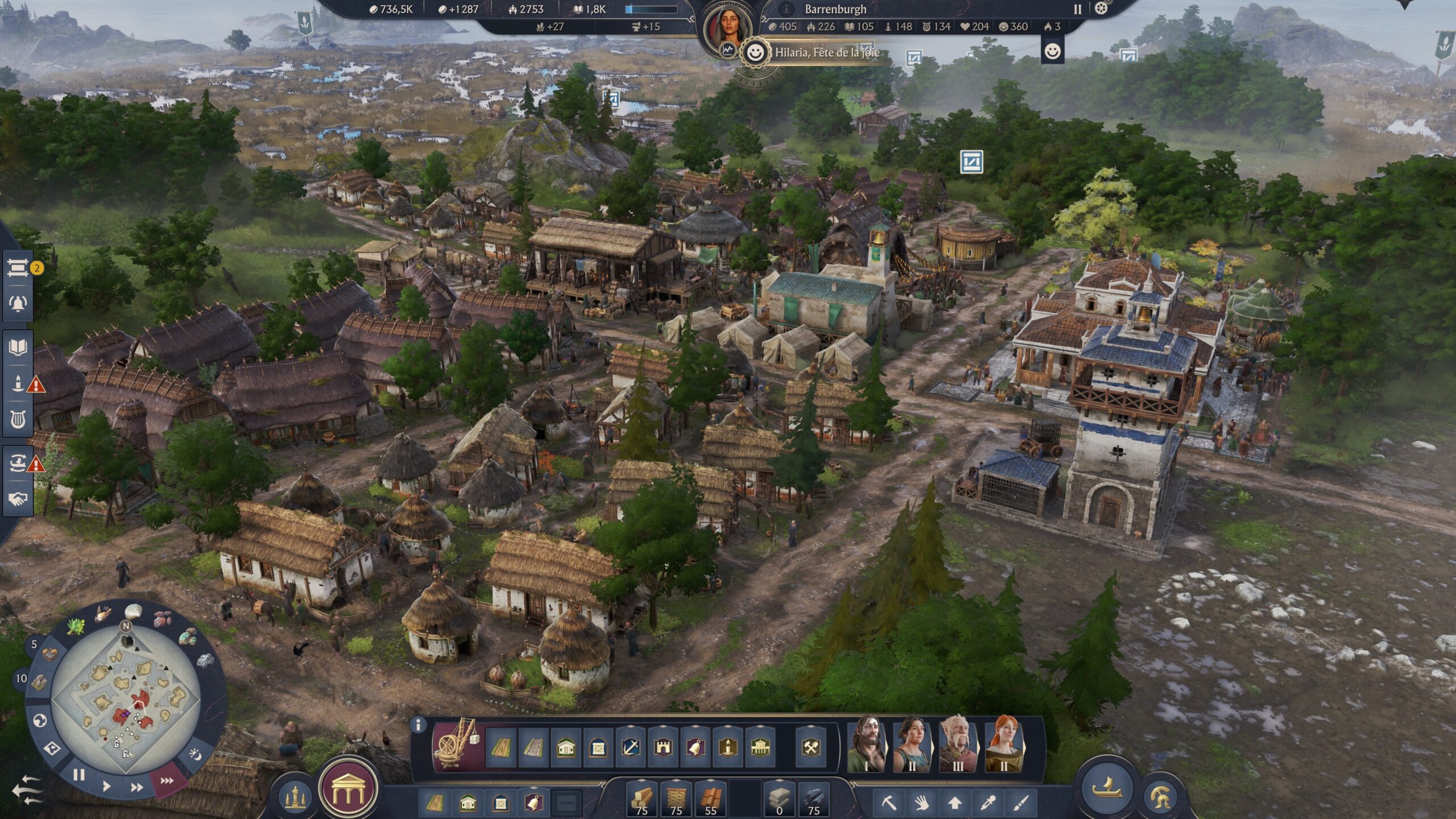Select the anchor harbour building category

[631, 747]
